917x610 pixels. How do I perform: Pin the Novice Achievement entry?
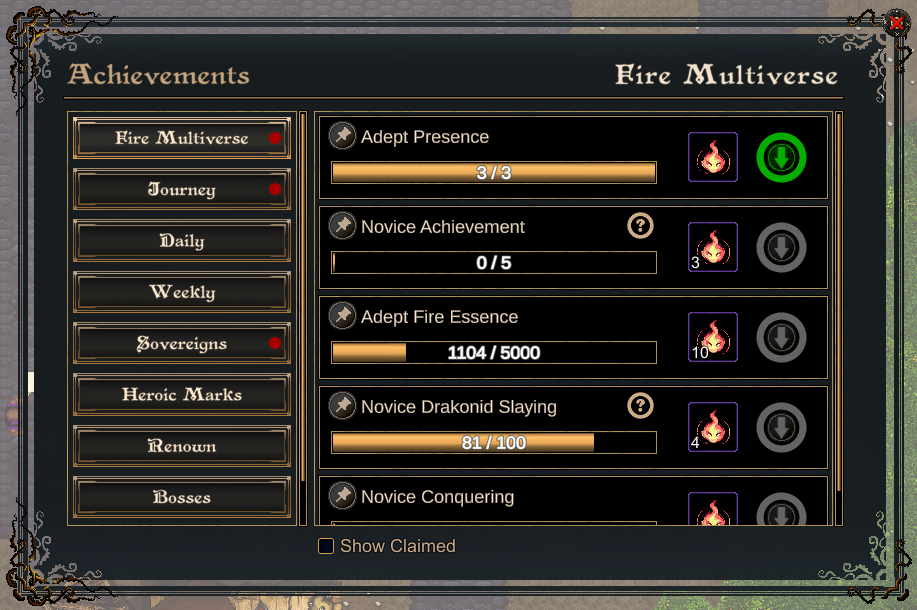(x=343, y=226)
